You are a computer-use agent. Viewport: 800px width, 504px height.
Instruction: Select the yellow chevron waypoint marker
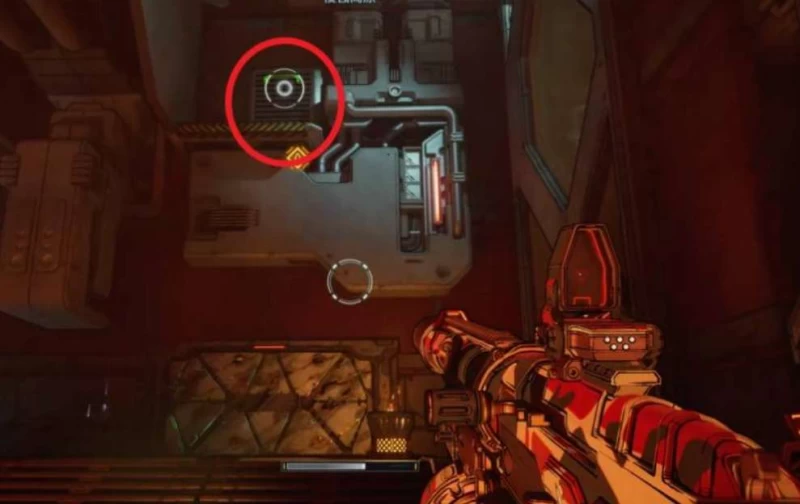point(297,154)
